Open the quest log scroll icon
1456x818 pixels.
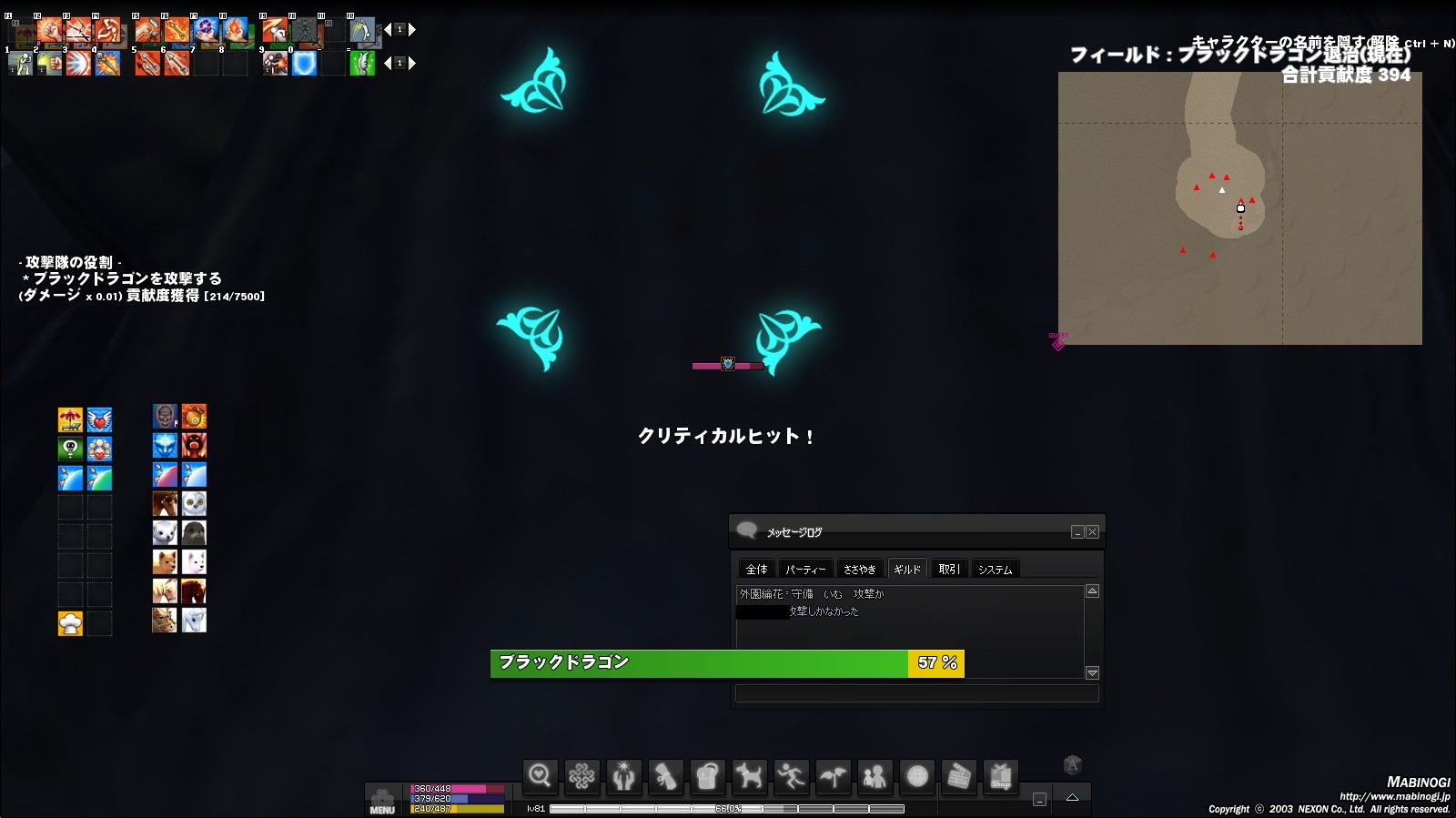(x=665, y=777)
